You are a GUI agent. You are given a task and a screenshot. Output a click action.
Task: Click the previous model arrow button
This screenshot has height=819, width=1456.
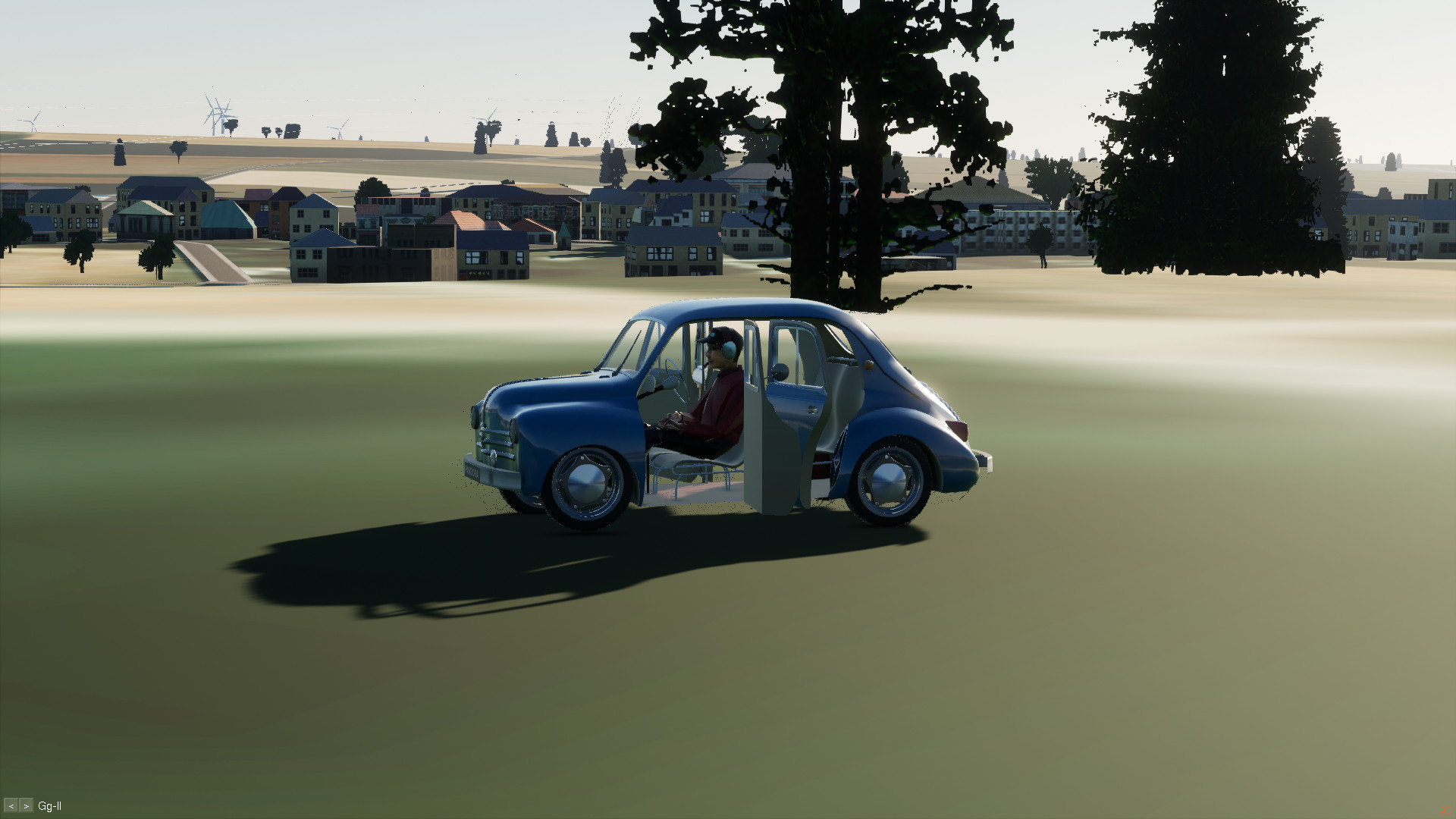[11, 806]
